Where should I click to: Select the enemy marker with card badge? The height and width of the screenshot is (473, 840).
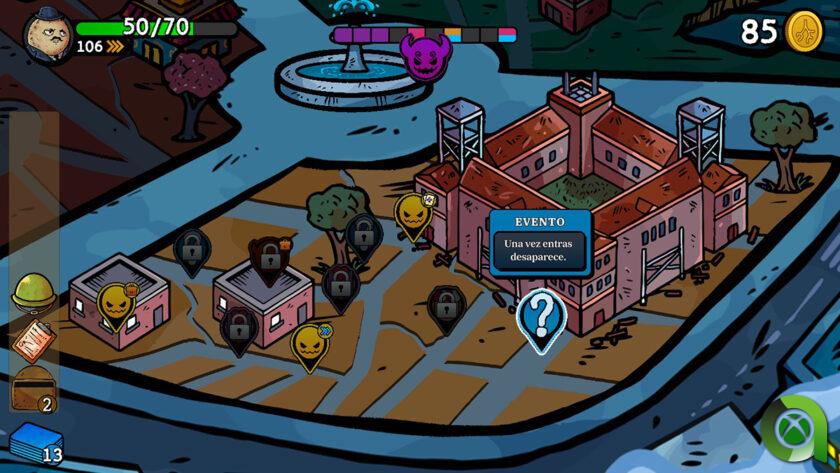coord(412,214)
